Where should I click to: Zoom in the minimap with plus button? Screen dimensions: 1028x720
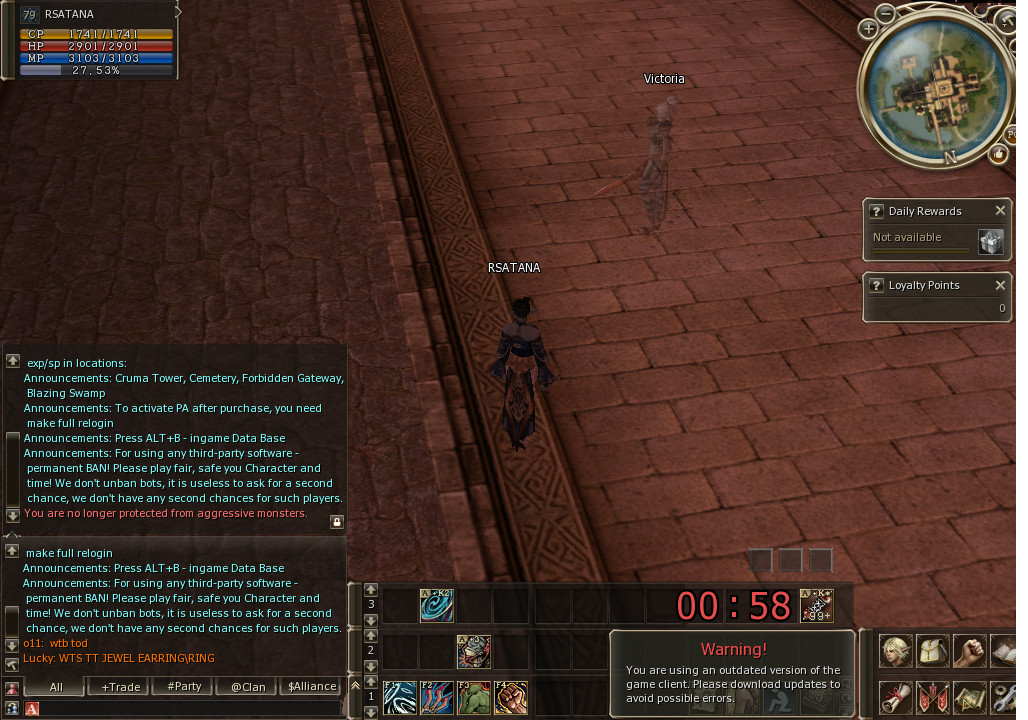pos(868,29)
